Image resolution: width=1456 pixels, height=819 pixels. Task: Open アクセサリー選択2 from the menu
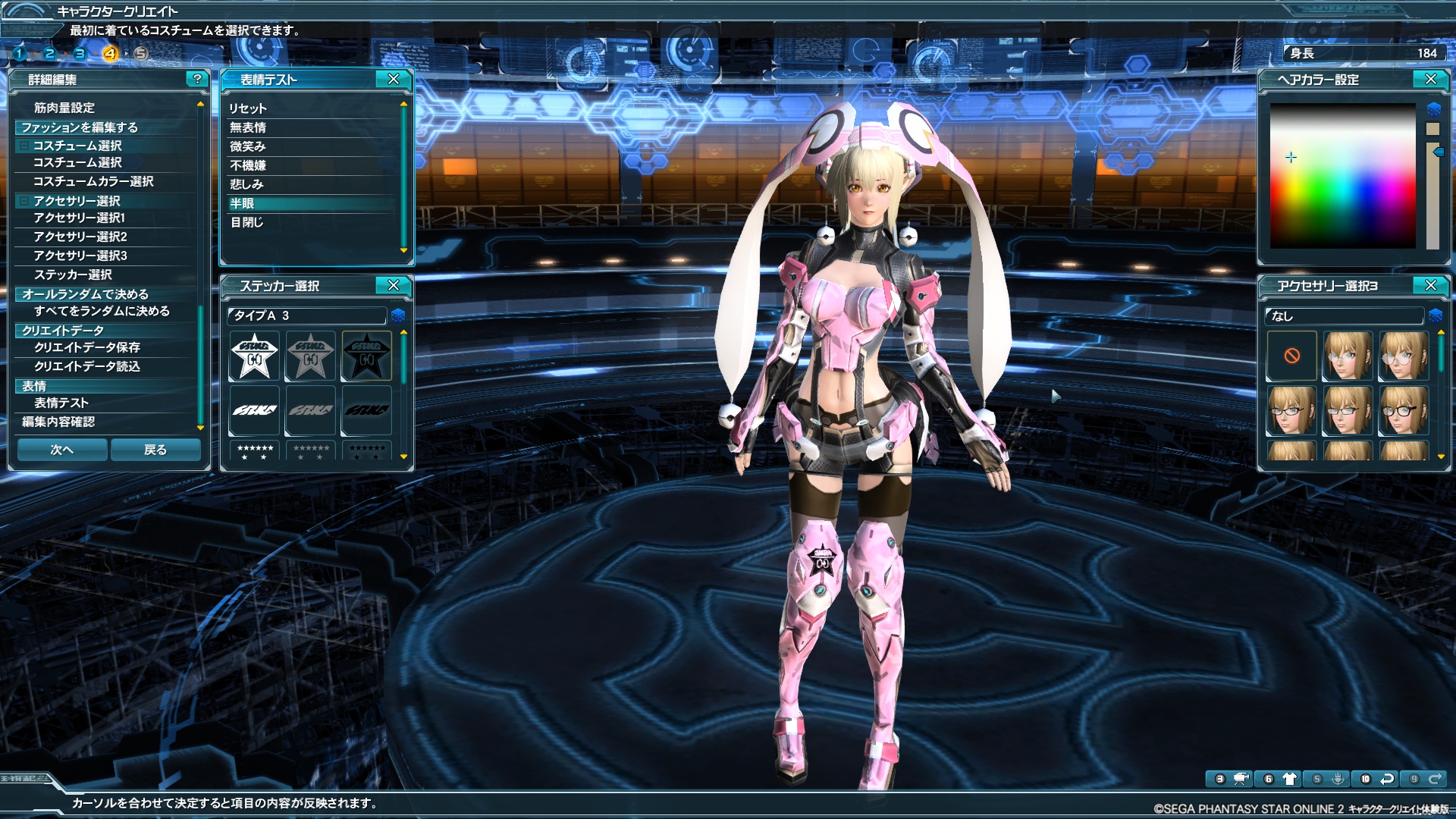click(80, 237)
